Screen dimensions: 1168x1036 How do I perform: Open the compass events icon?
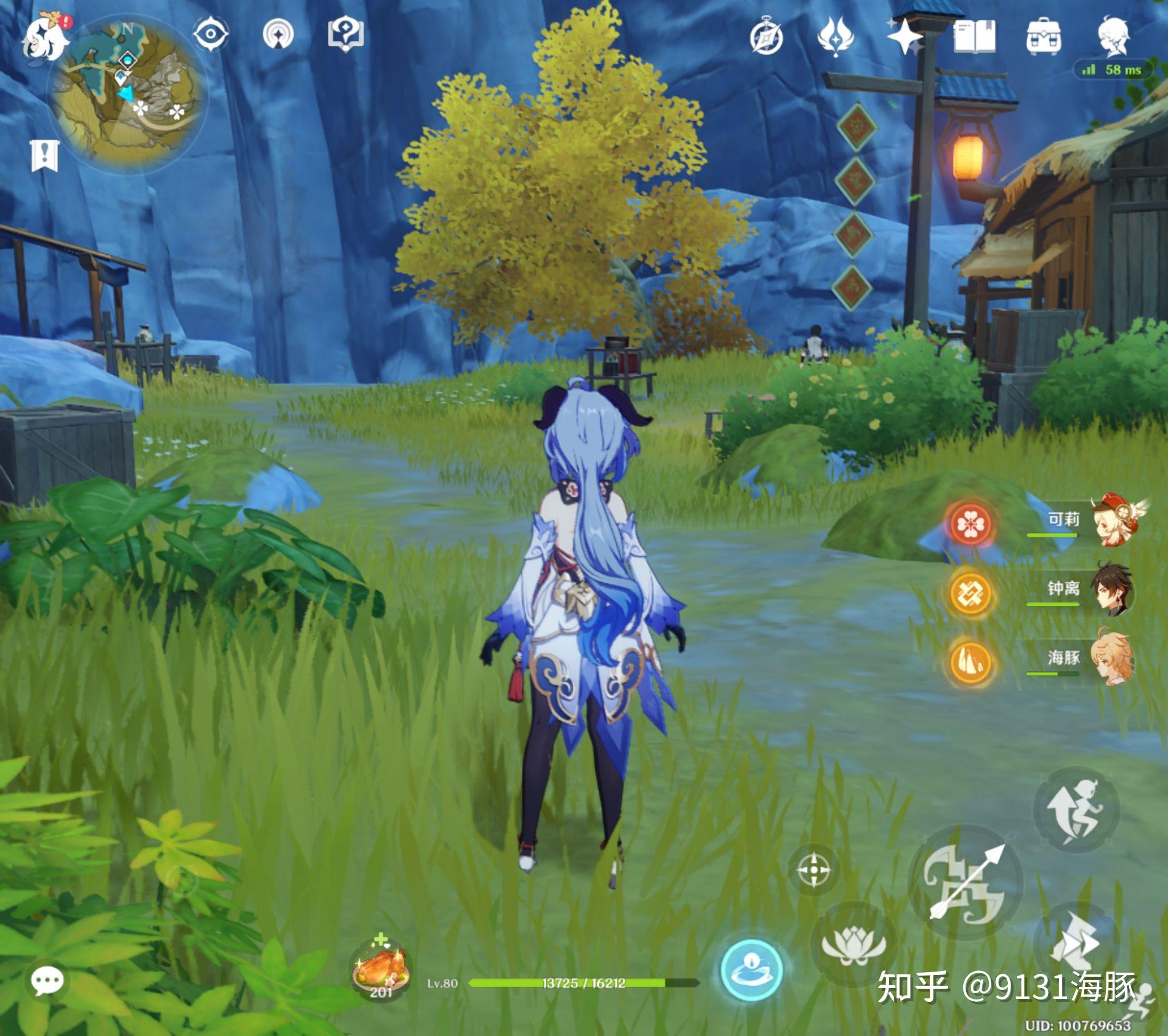(766, 38)
